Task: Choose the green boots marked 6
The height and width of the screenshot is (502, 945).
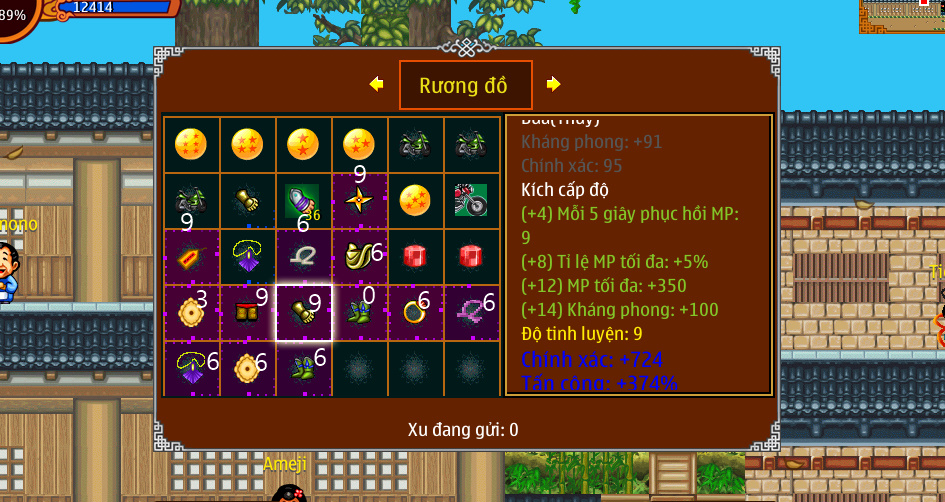Action: point(303,369)
